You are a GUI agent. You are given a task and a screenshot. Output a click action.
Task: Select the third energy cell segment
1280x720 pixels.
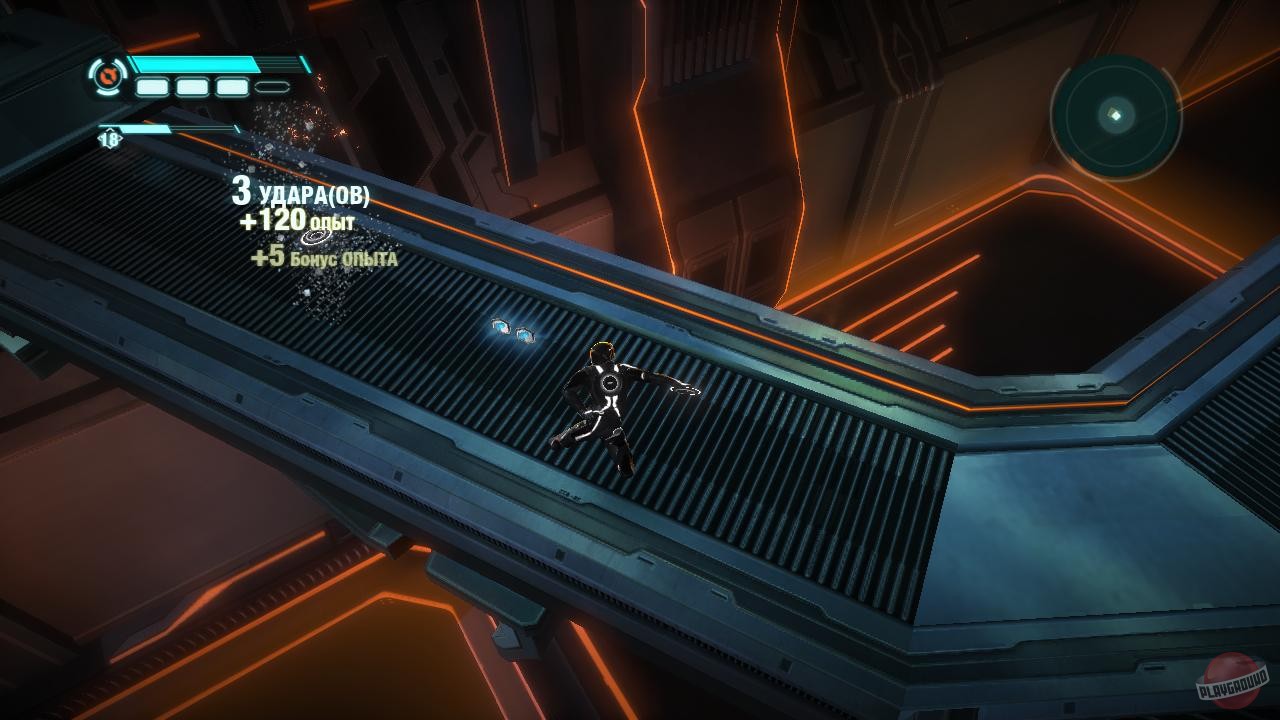[x=231, y=87]
